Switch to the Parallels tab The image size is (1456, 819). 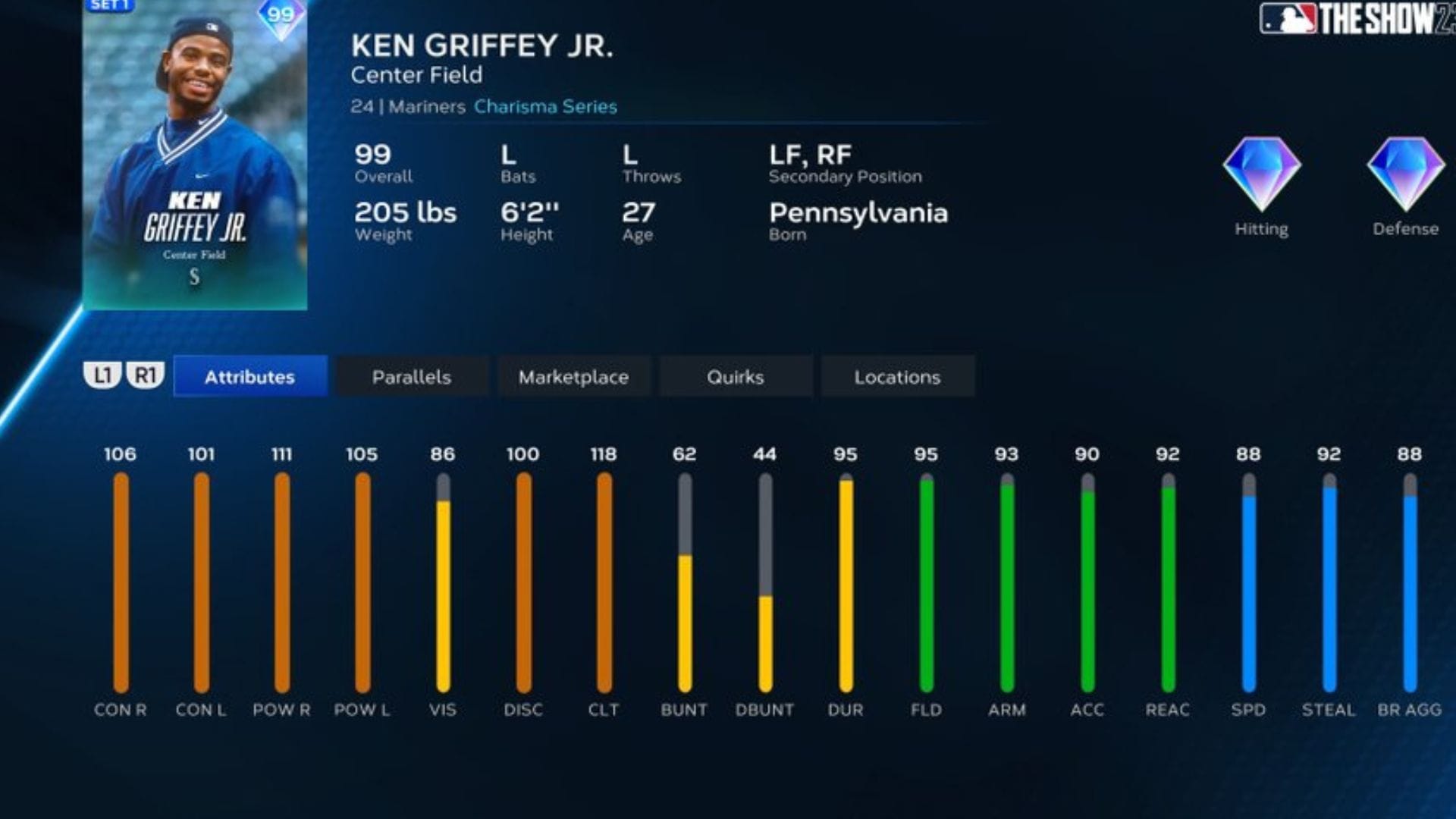[x=411, y=376]
